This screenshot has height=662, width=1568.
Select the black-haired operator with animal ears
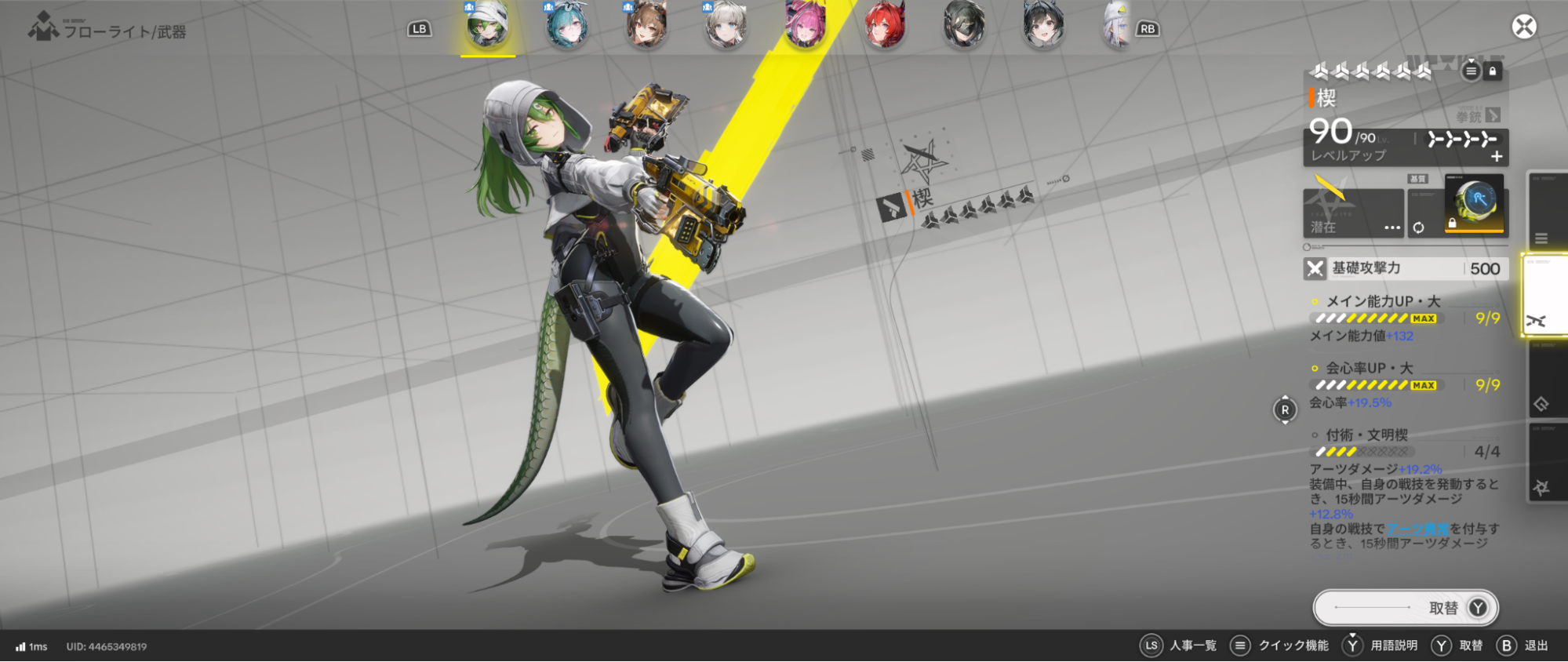click(1043, 27)
